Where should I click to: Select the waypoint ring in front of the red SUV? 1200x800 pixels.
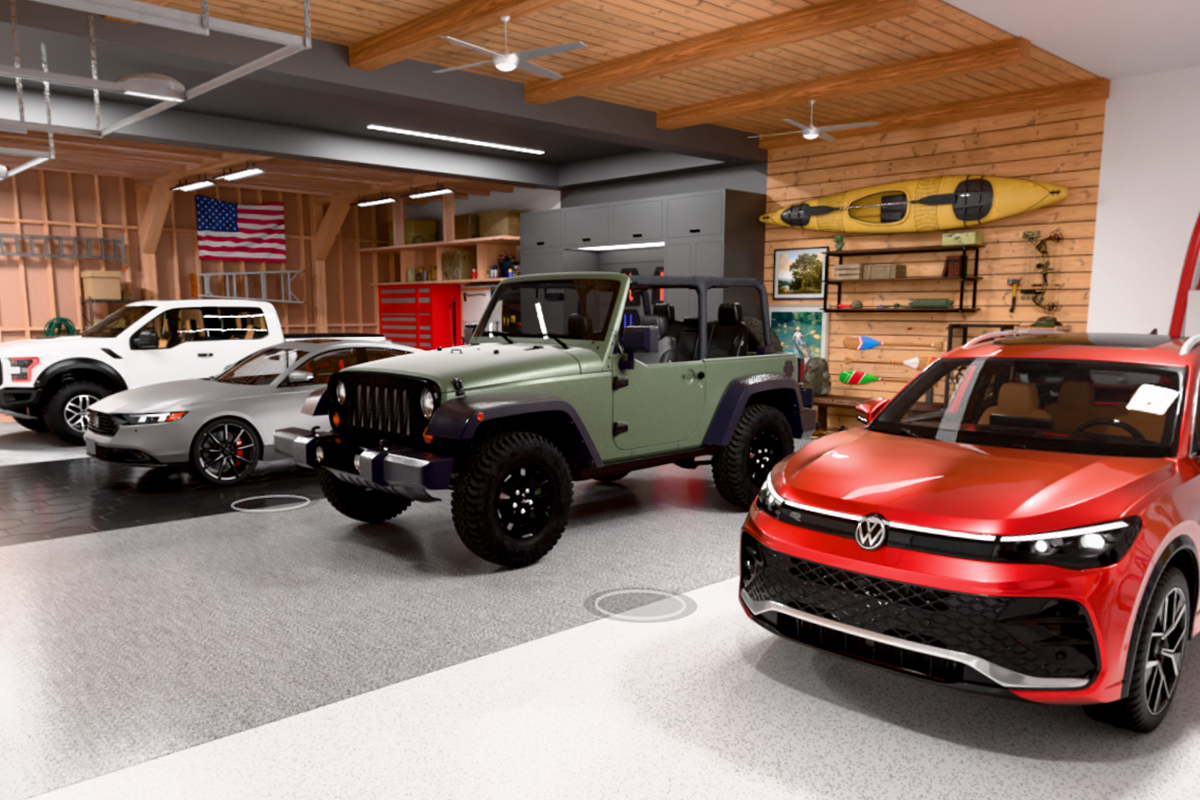640,604
